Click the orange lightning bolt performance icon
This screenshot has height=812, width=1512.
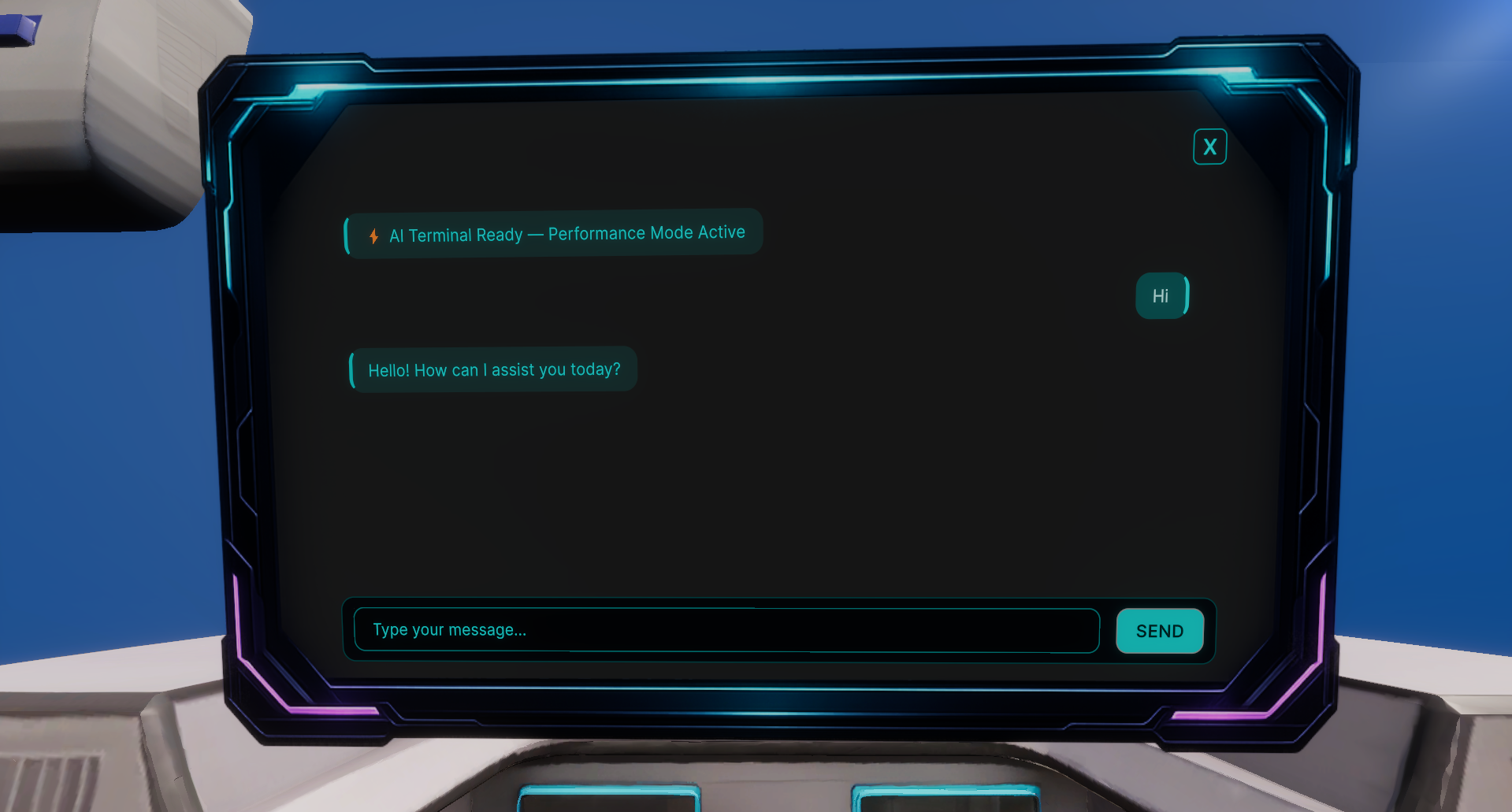tap(374, 235)
